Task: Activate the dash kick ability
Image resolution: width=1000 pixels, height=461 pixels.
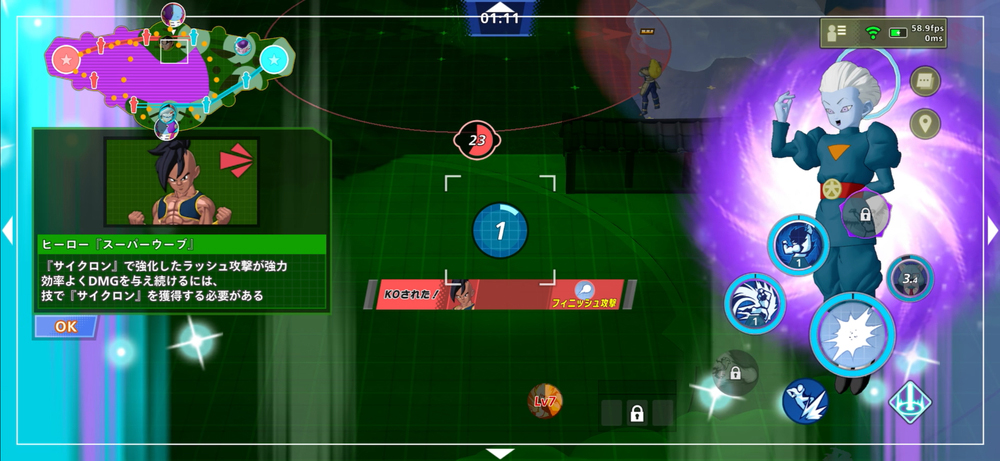Action: pos(805,401)
